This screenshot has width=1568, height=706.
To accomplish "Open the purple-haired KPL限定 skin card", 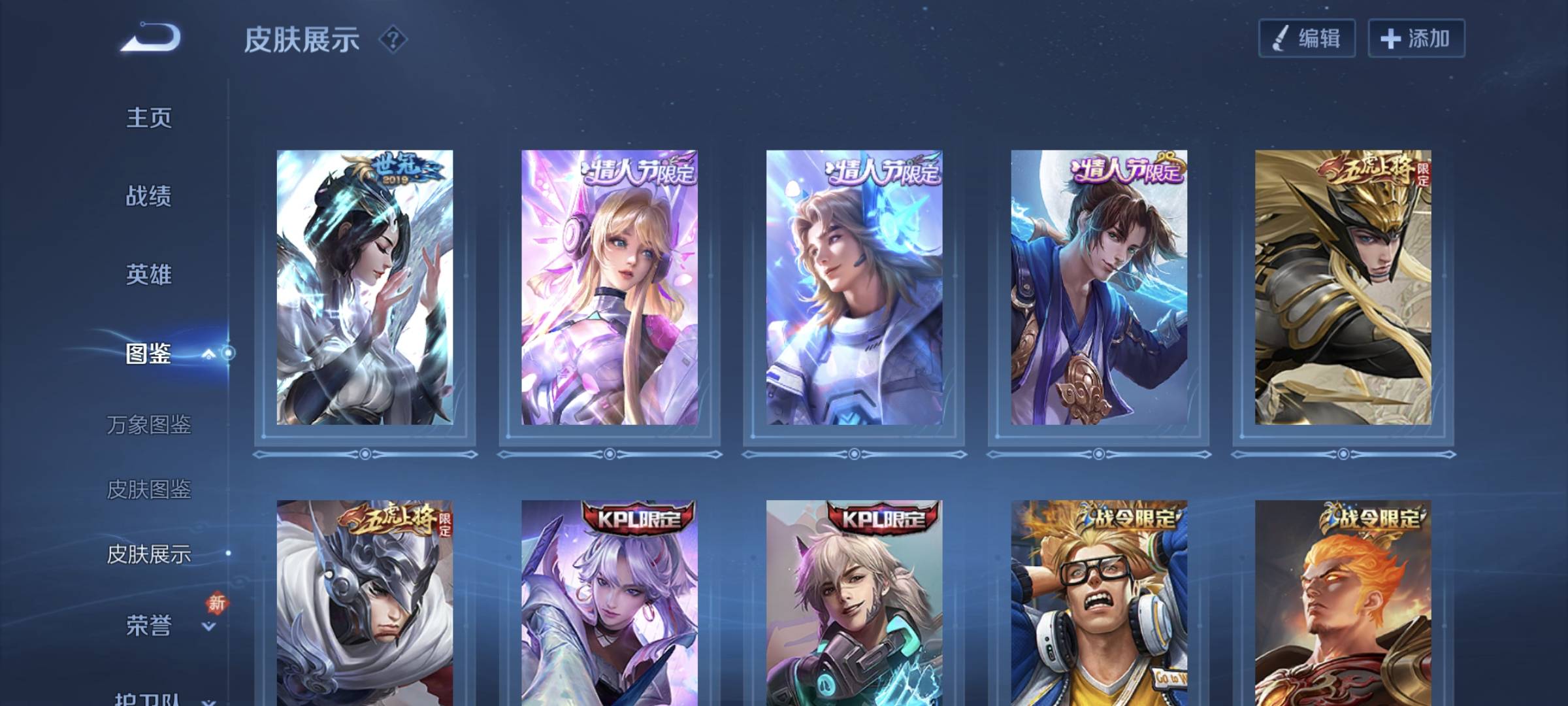I will 609,601.
